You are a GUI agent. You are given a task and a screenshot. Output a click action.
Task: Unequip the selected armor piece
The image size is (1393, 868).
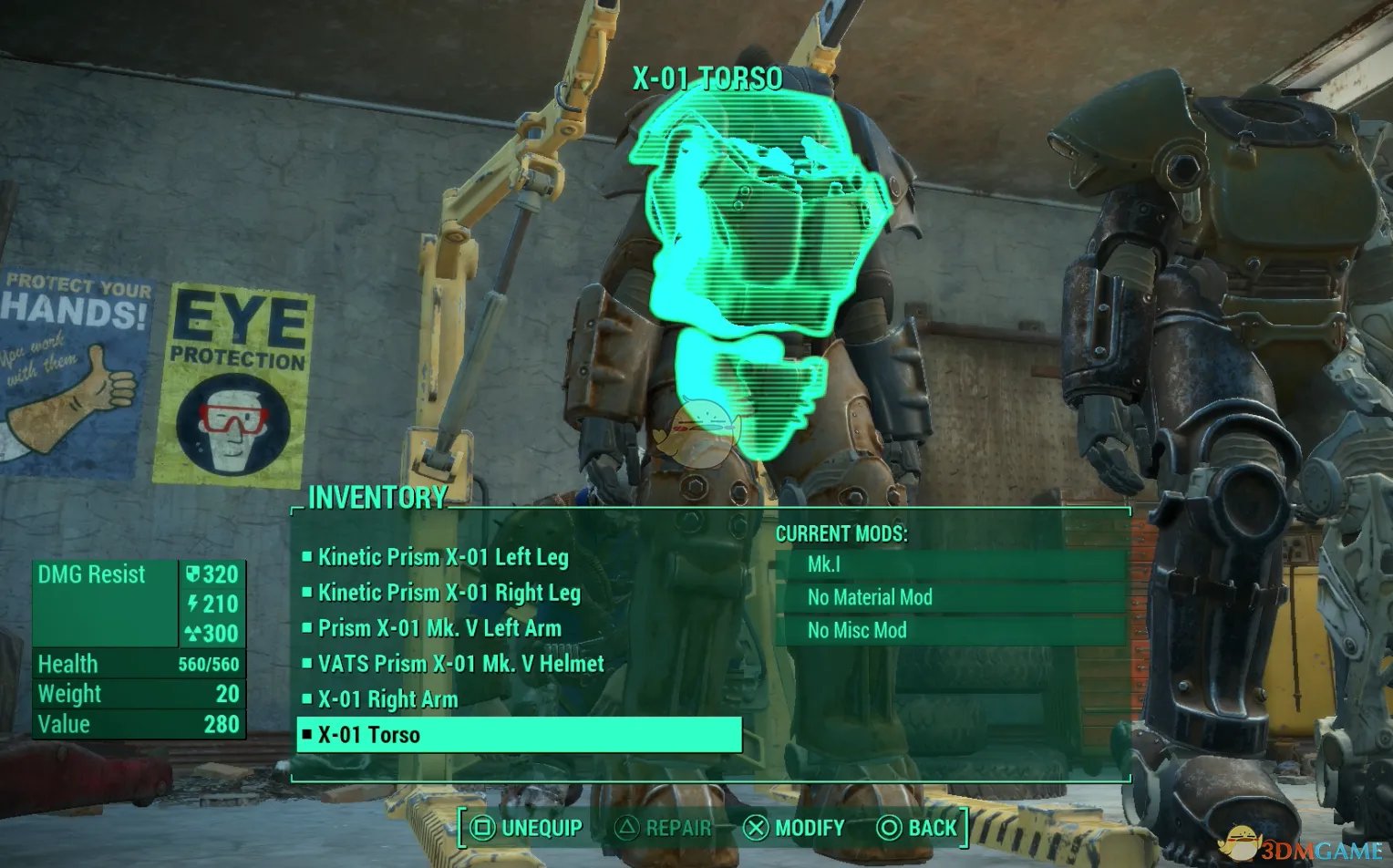tap(526, 828)
